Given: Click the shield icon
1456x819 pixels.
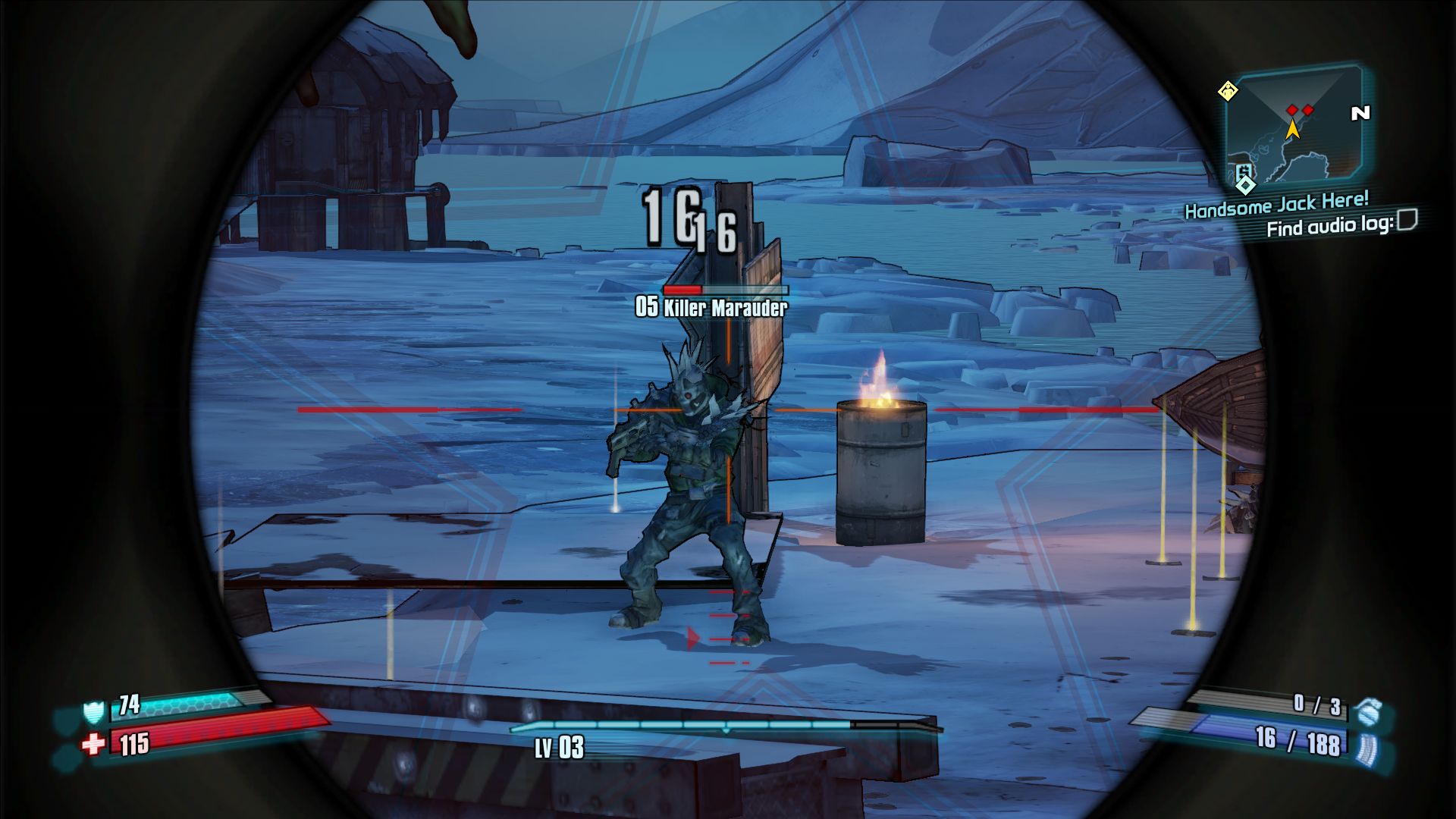Looking at the screenshot, I should (x=93, y=712).
